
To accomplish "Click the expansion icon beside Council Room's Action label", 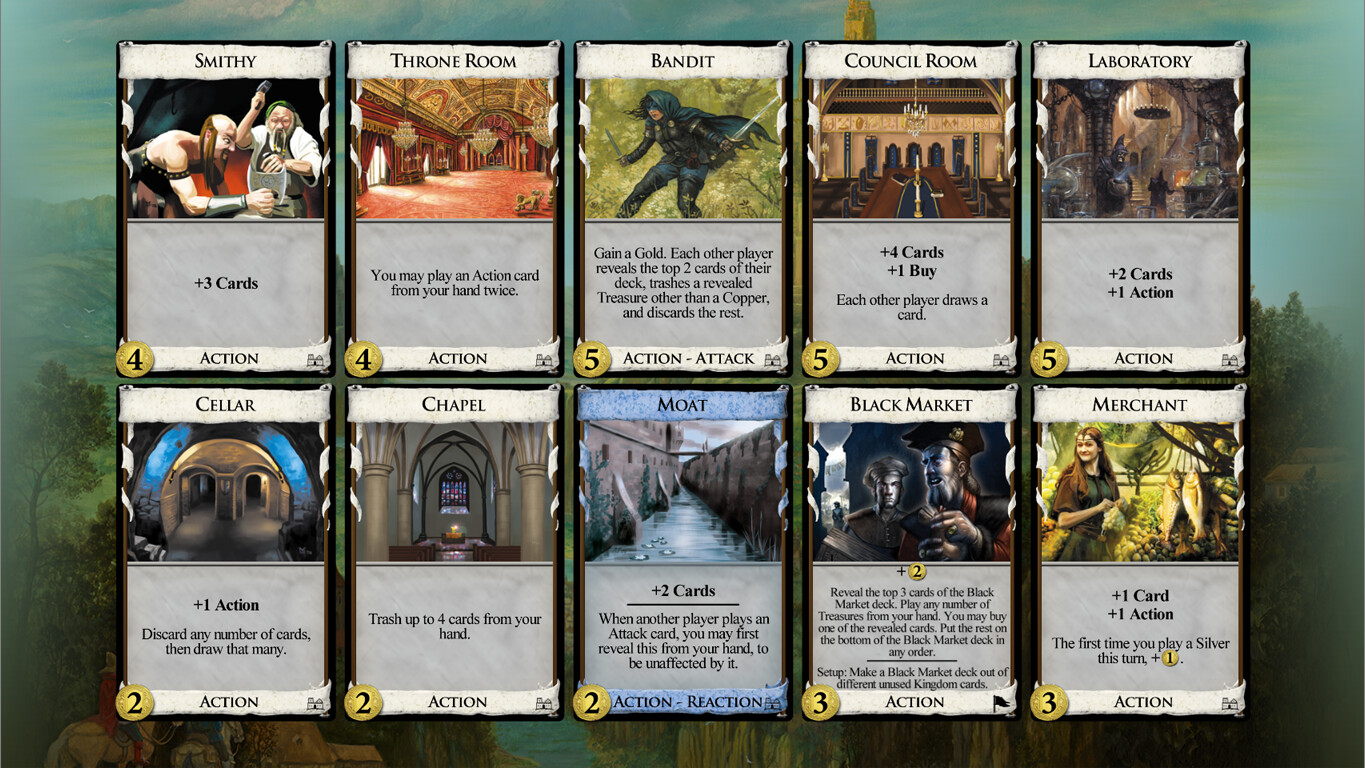I will click(x=1000, y=358).
